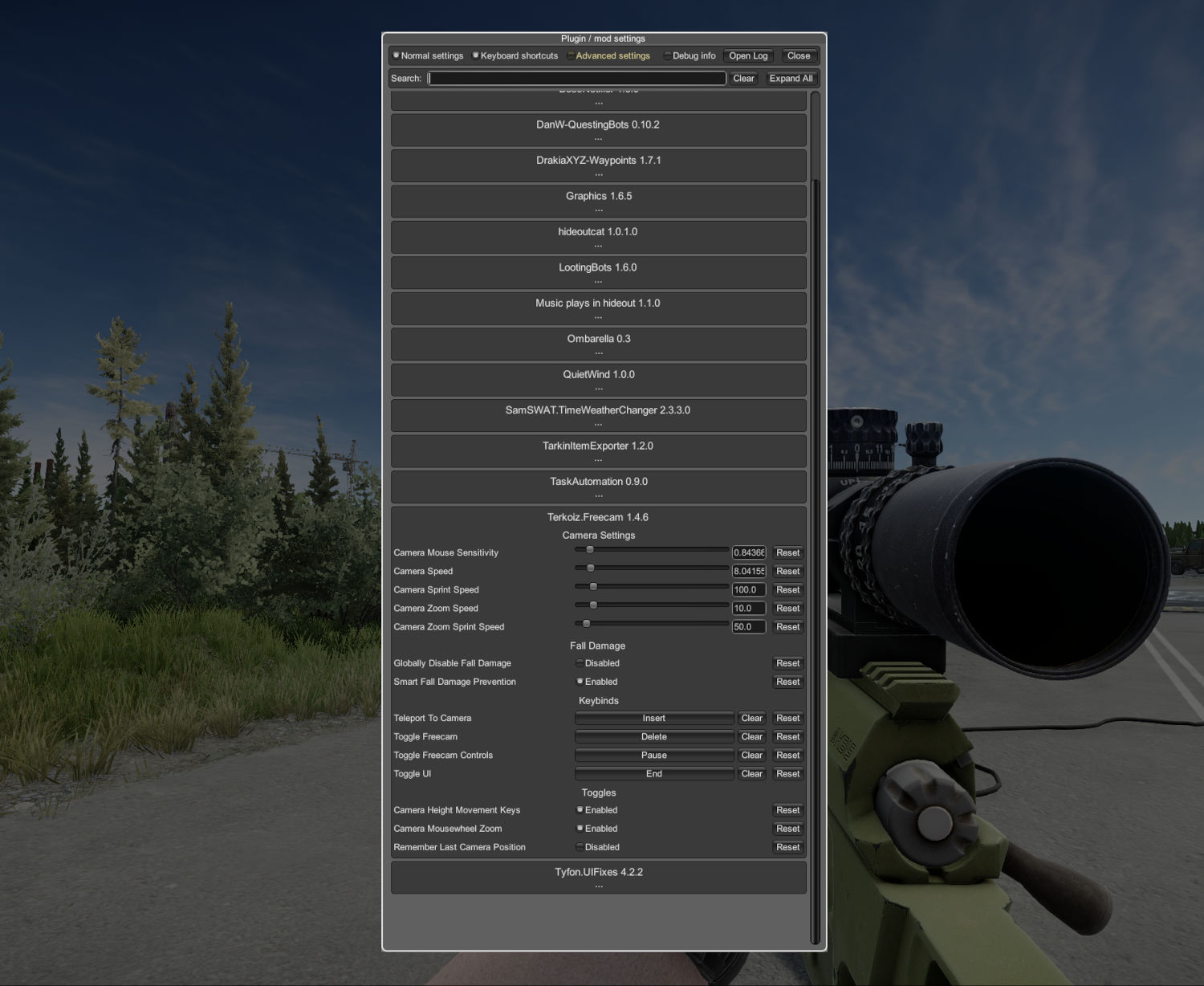Expand the Tyfon.UIFixes 4.2.2 settings

tap(598, 877)
